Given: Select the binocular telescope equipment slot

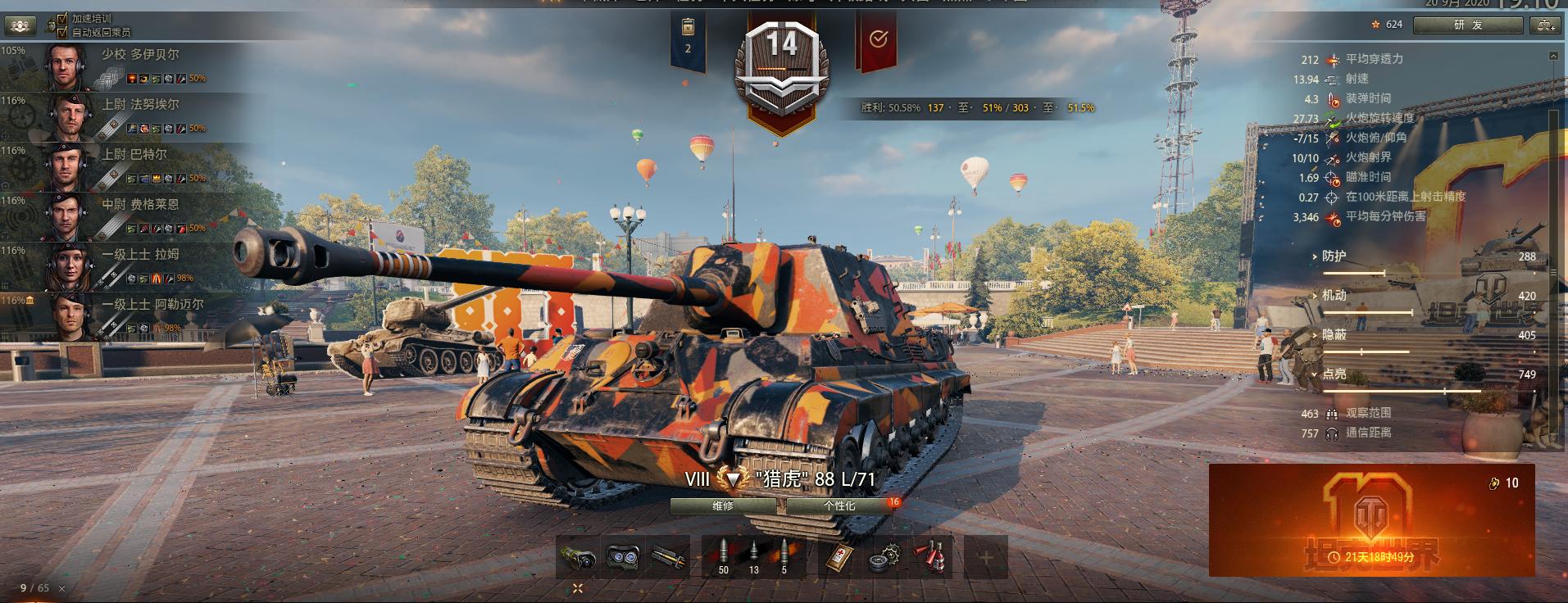Looking at the screenshot, I should coord(624,557).
